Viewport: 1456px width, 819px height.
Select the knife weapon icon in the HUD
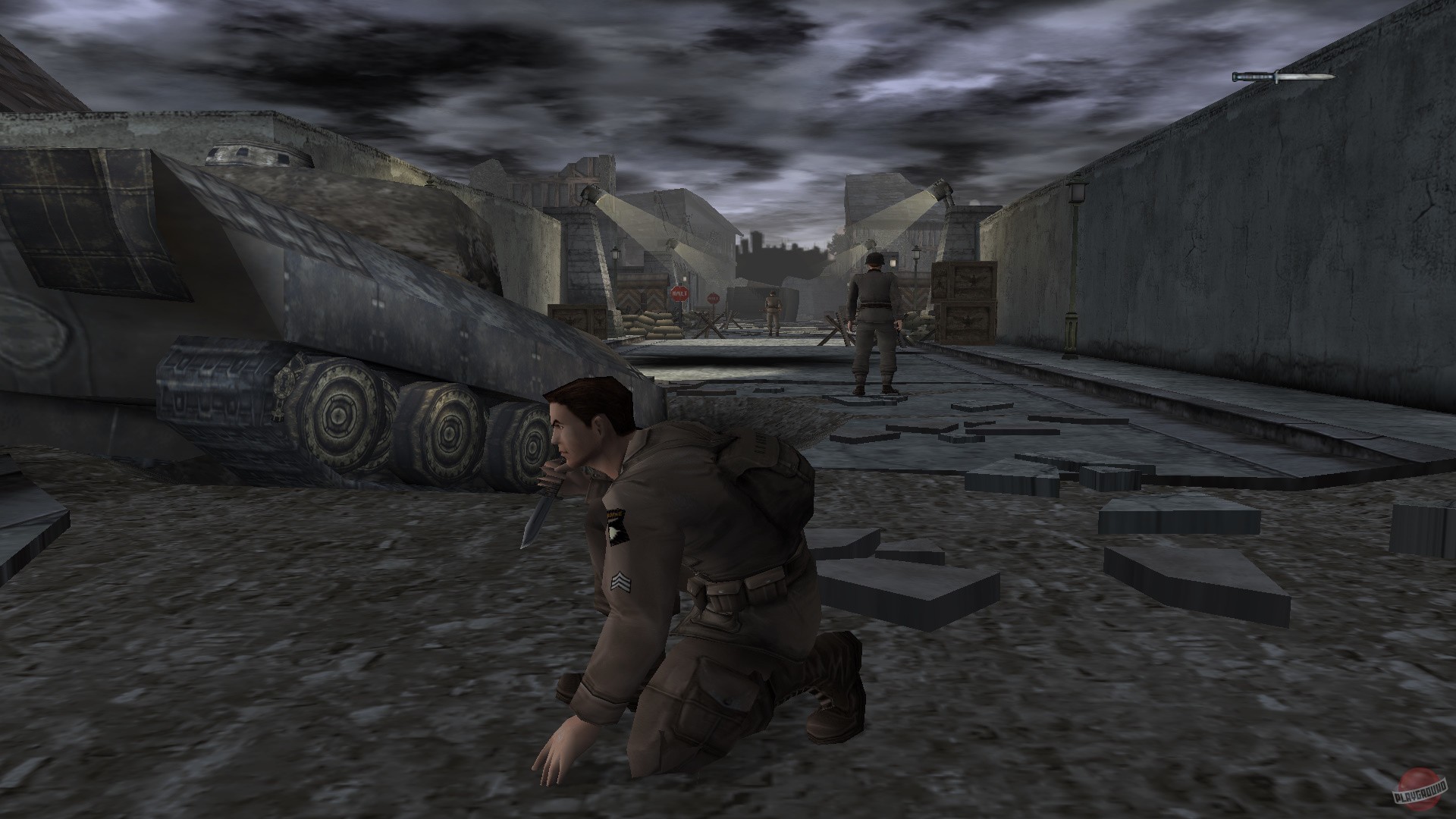tap(1283, 77)
